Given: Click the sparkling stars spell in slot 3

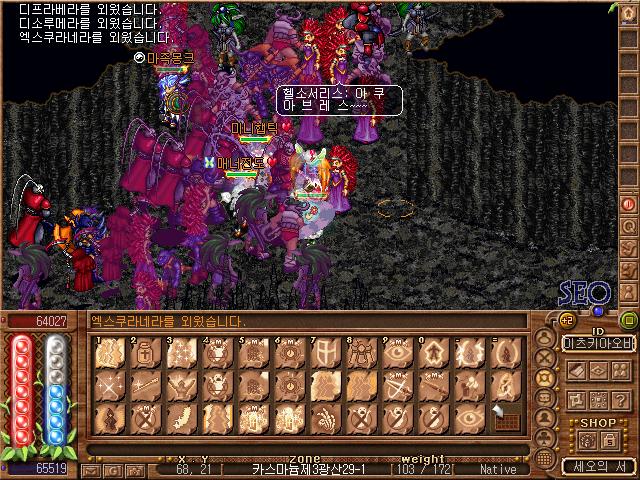Looking at the screenshot, I should (x=180, y=353).
